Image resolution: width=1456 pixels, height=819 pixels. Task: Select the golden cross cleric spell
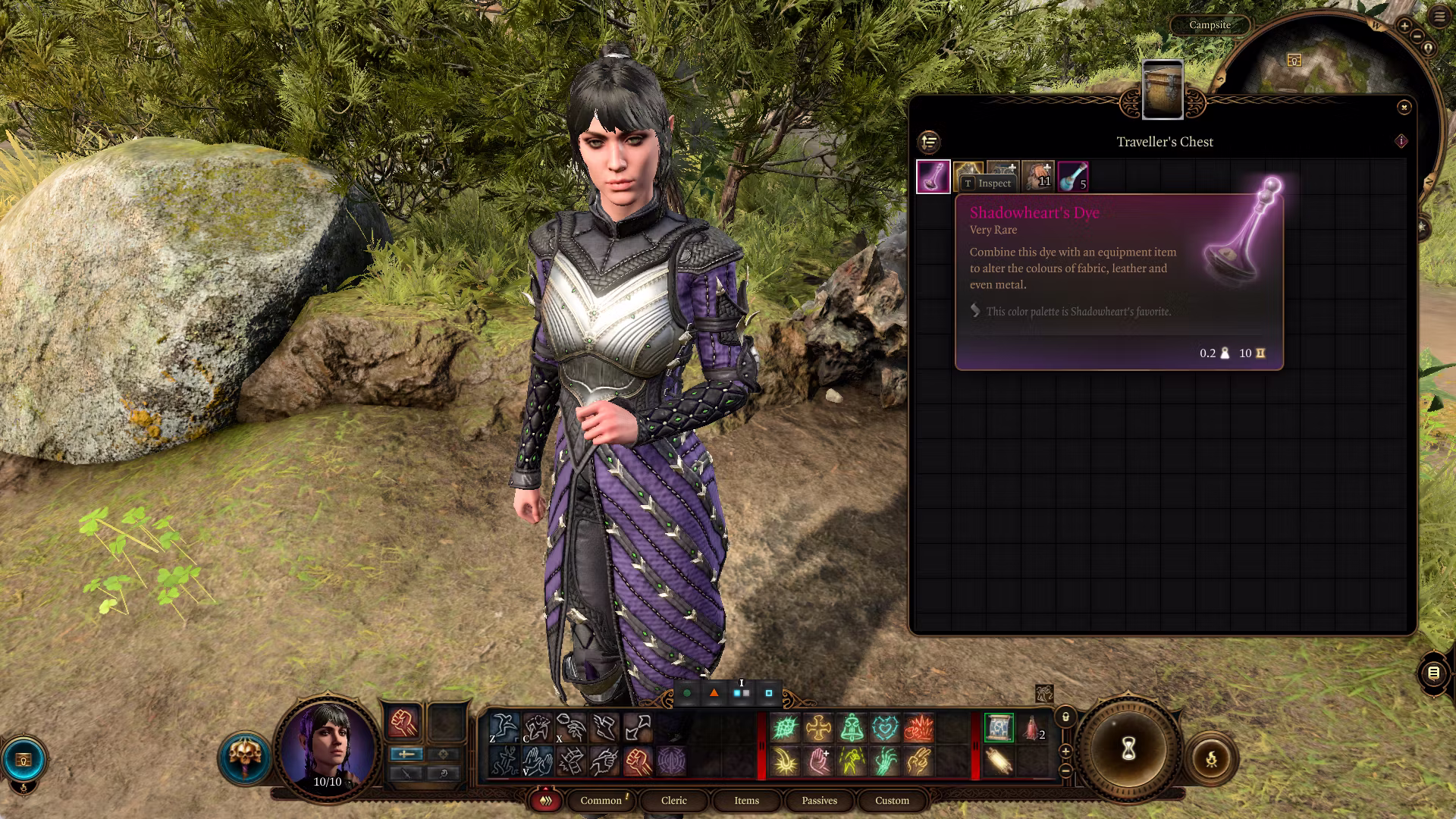[818, 728]
